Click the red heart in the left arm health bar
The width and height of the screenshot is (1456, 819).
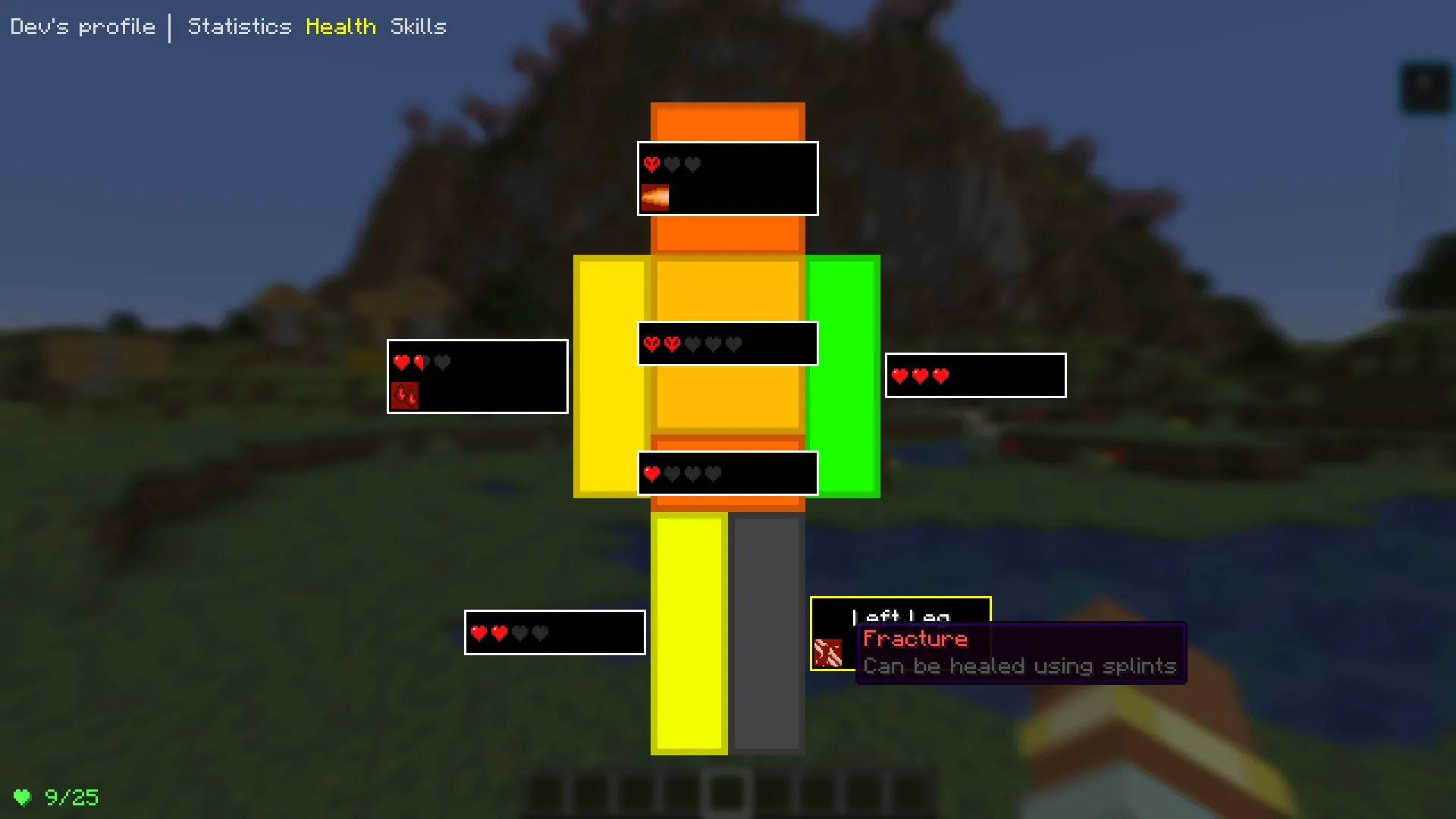click(899, 375)
